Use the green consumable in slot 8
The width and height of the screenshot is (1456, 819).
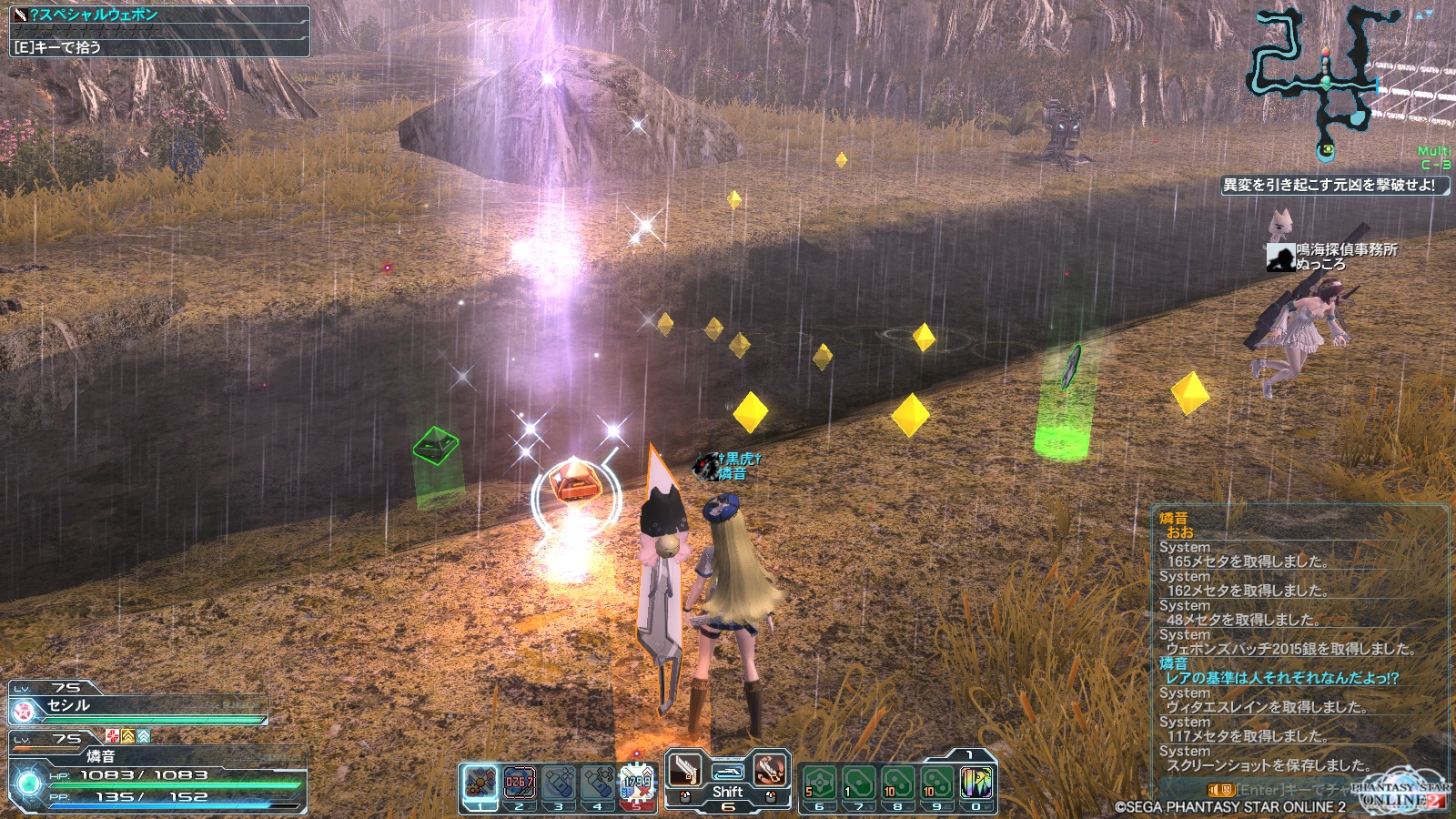coord(897,783)
